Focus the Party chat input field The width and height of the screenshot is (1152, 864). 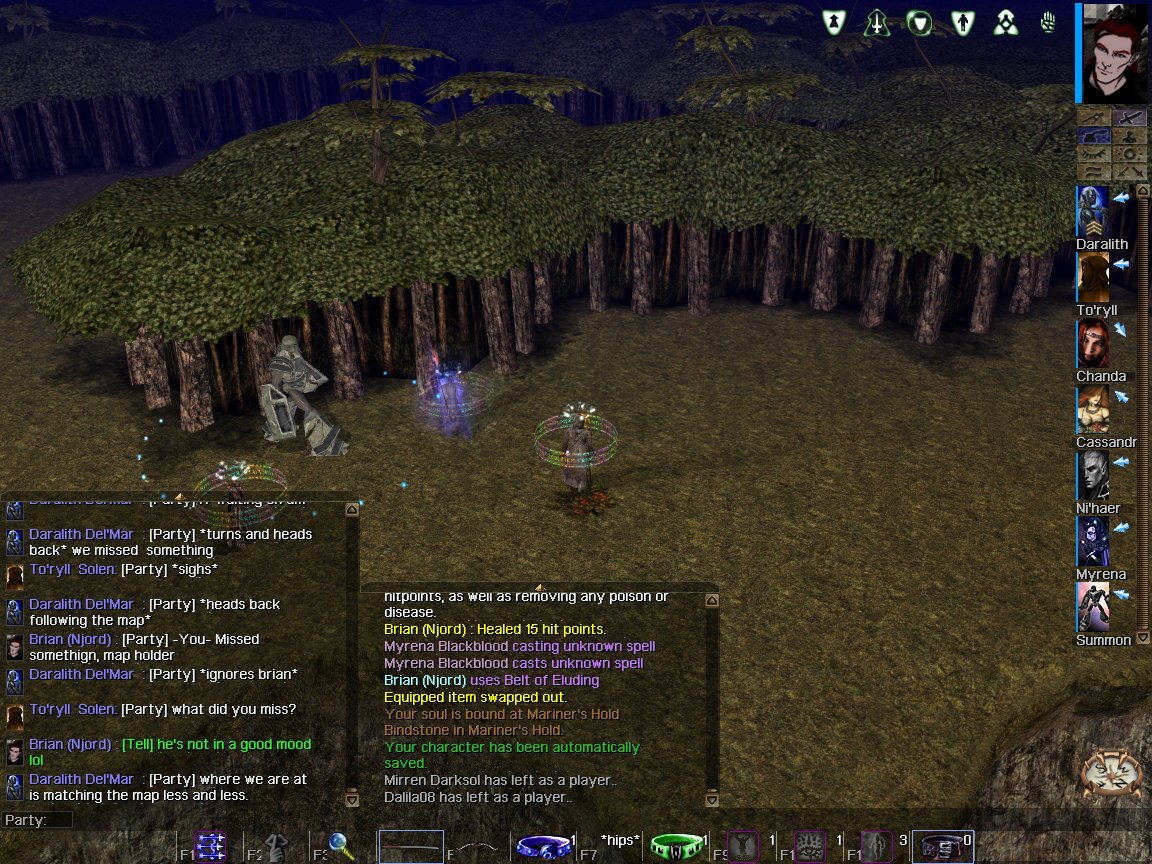pyautogui.click(x=200, y=820)
